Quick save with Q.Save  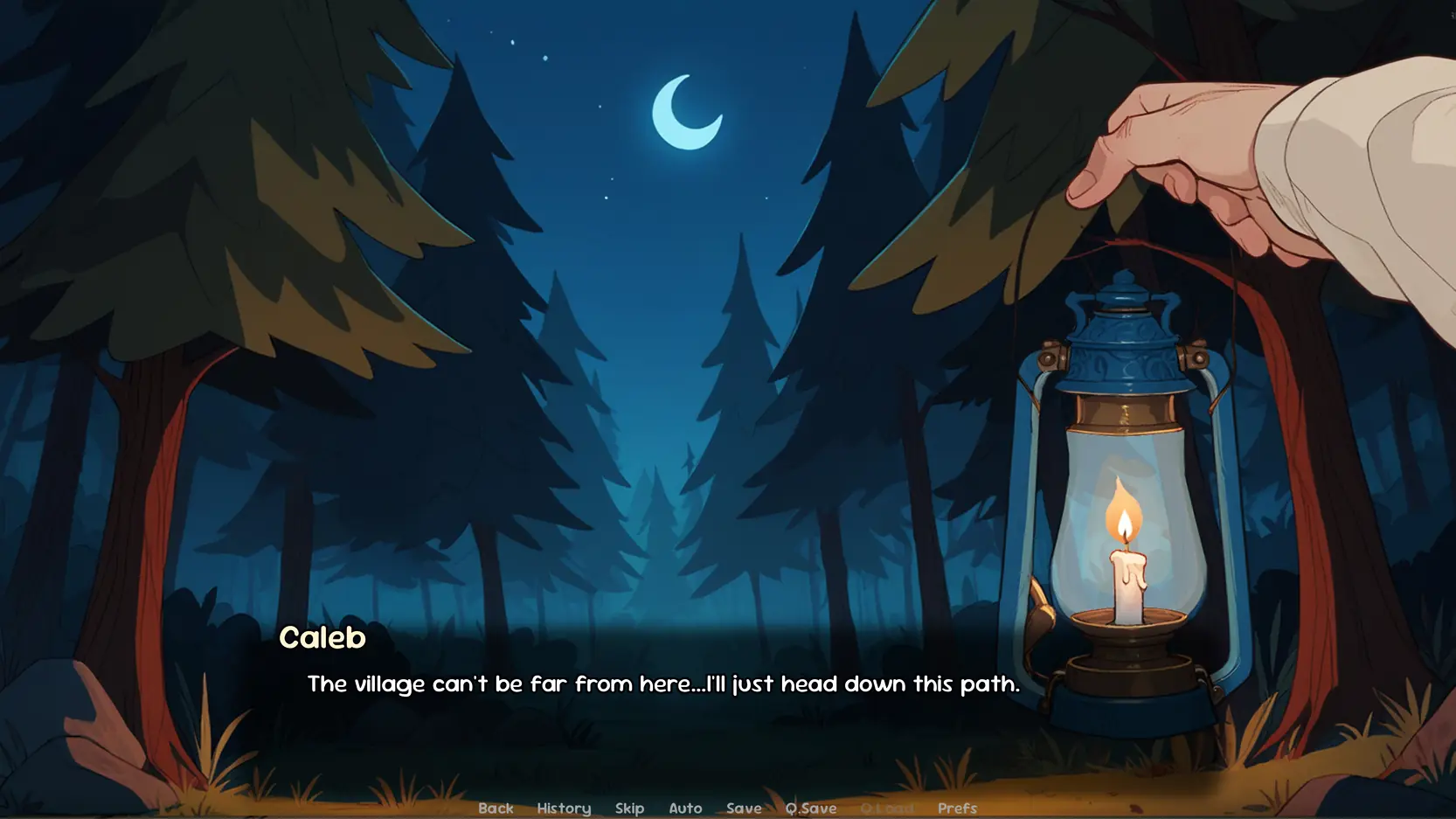pos(810,809)
